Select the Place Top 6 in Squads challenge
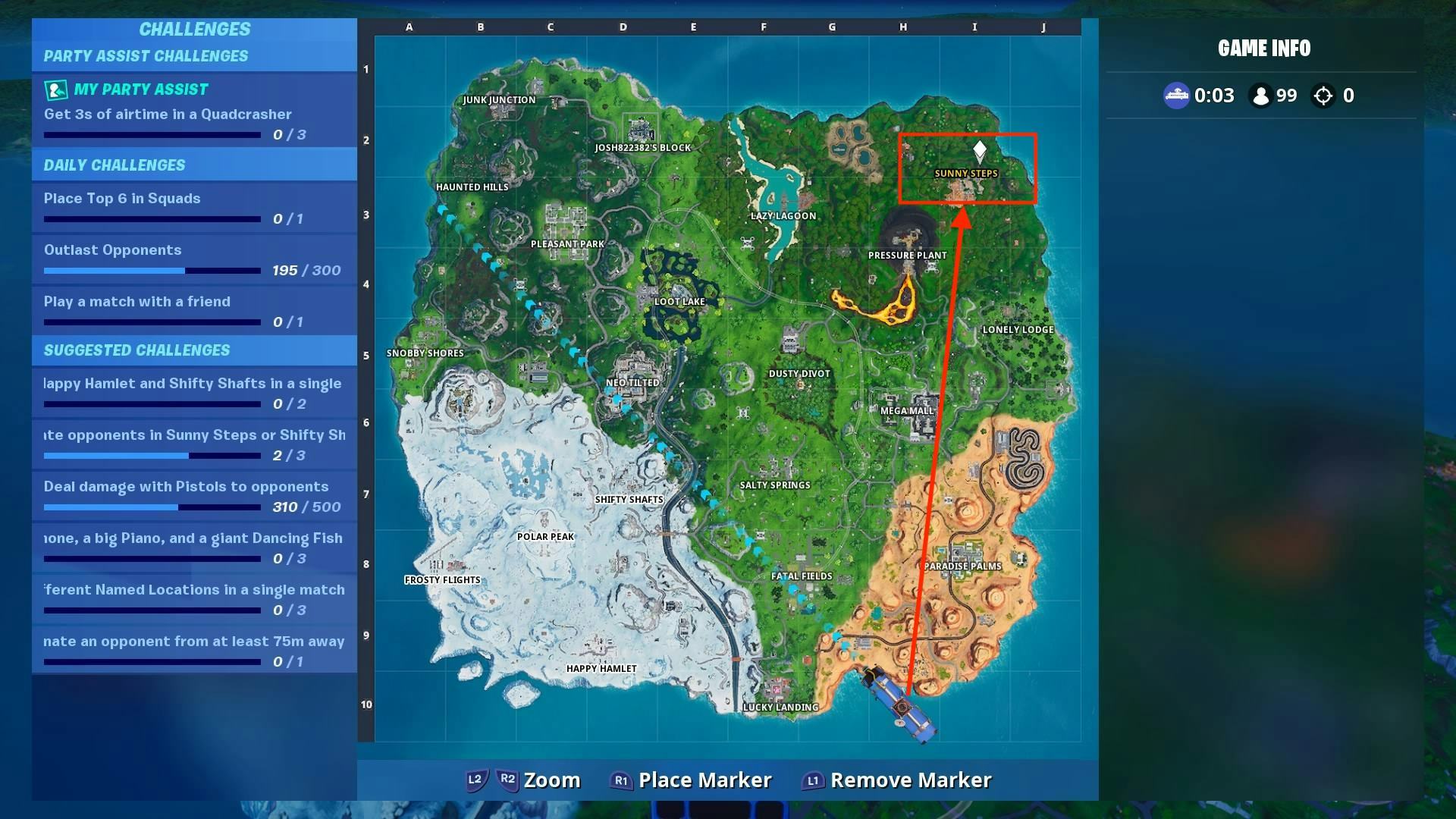This screenshot has height=819, width=1456. tap(122, 198)
